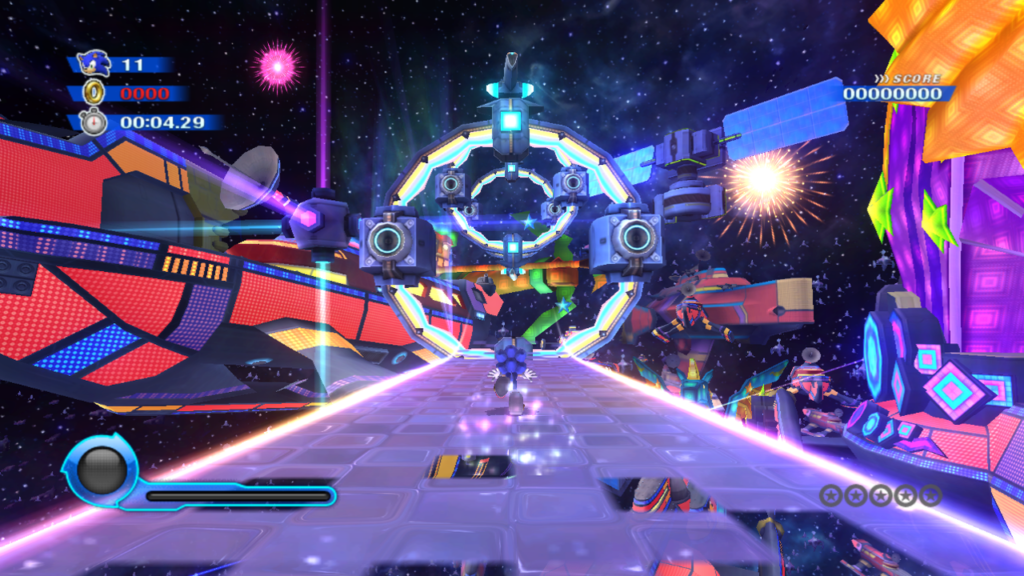Click the Sonic head lives icon
Screen dimensions: 1024x576
tap(92, 64)
